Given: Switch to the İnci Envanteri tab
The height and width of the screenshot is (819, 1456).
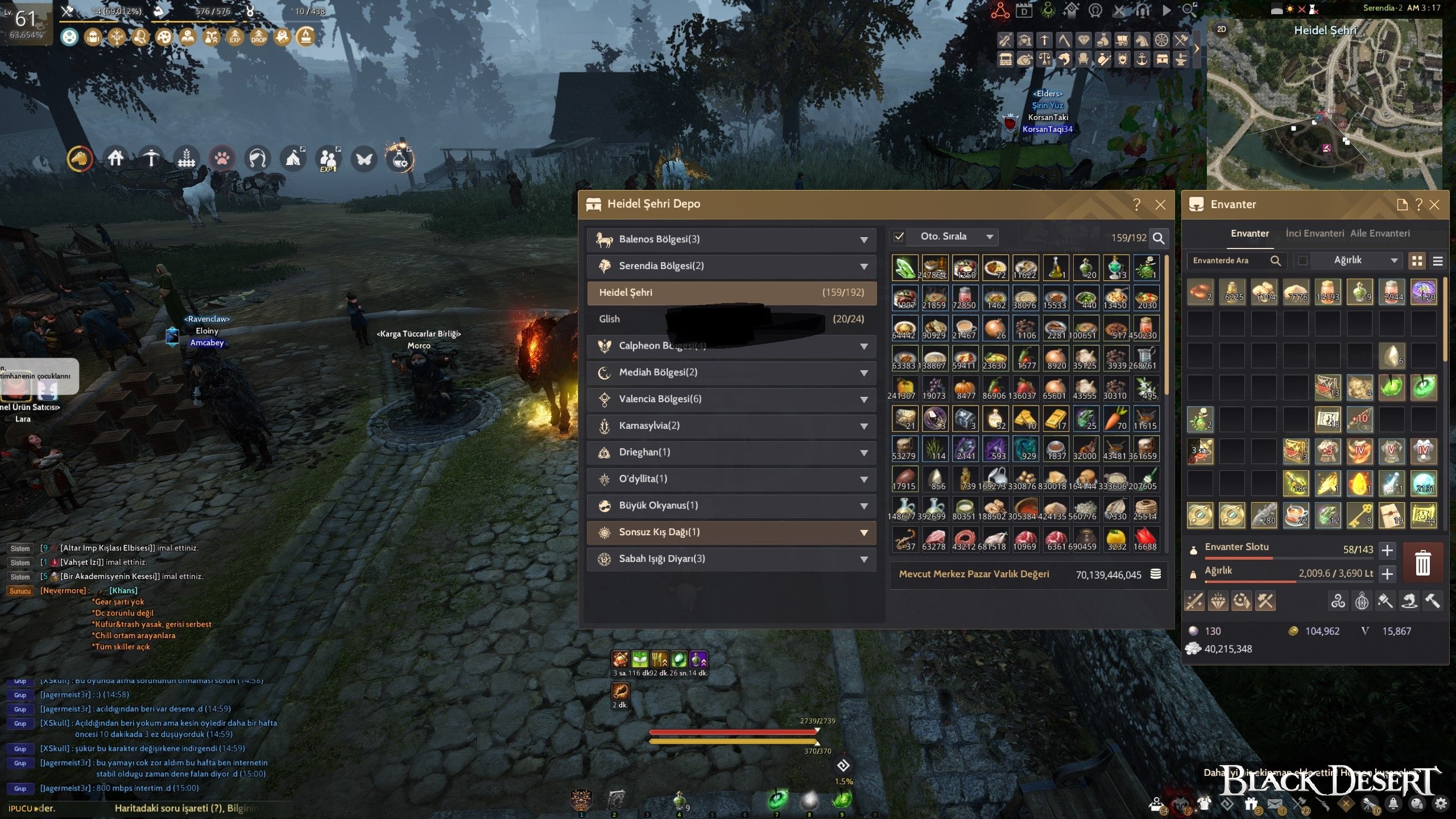Looking at the screenshot, I should [x=1315, y=233].
